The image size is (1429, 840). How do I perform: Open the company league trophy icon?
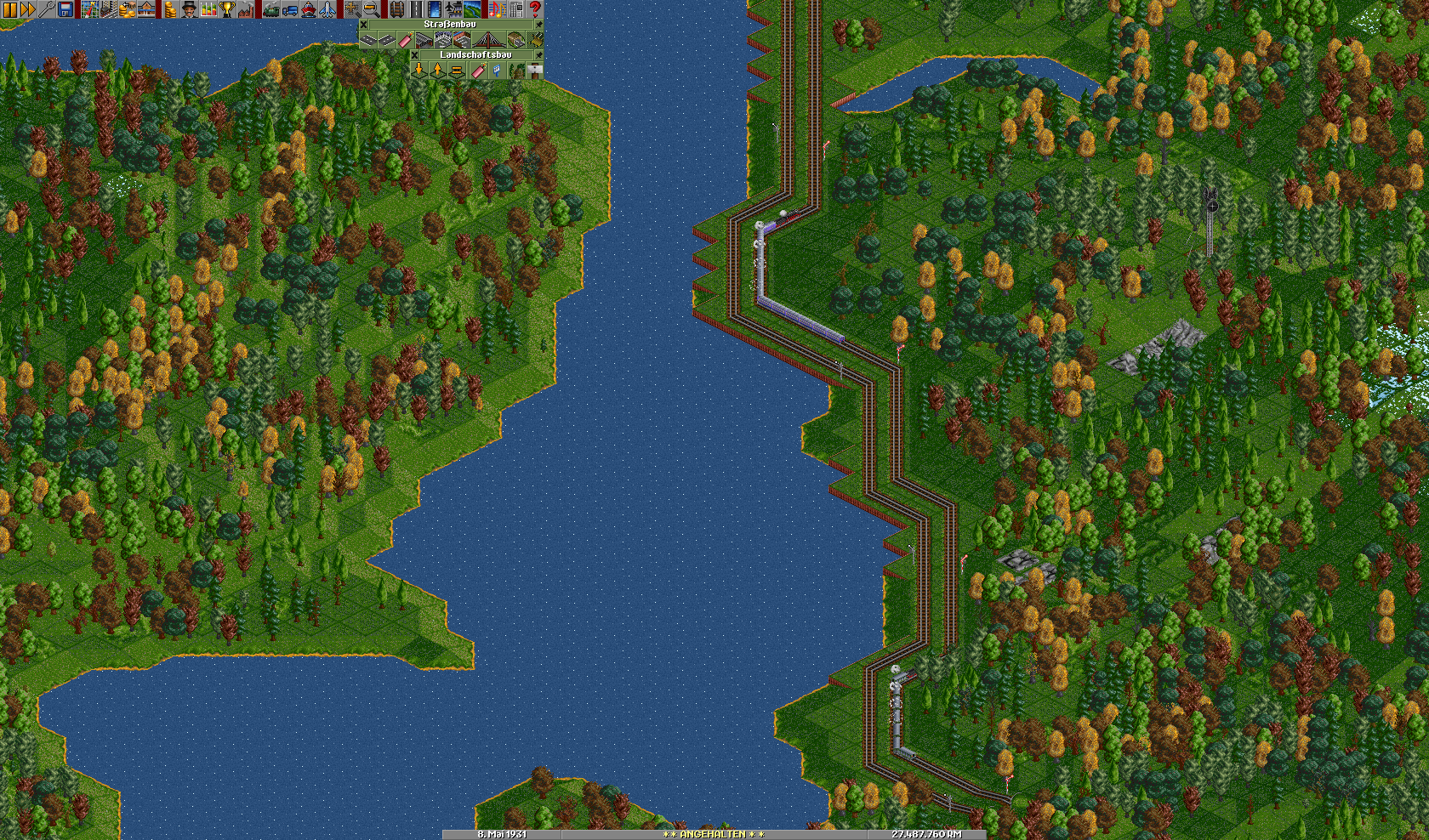[x=226, y=9]
